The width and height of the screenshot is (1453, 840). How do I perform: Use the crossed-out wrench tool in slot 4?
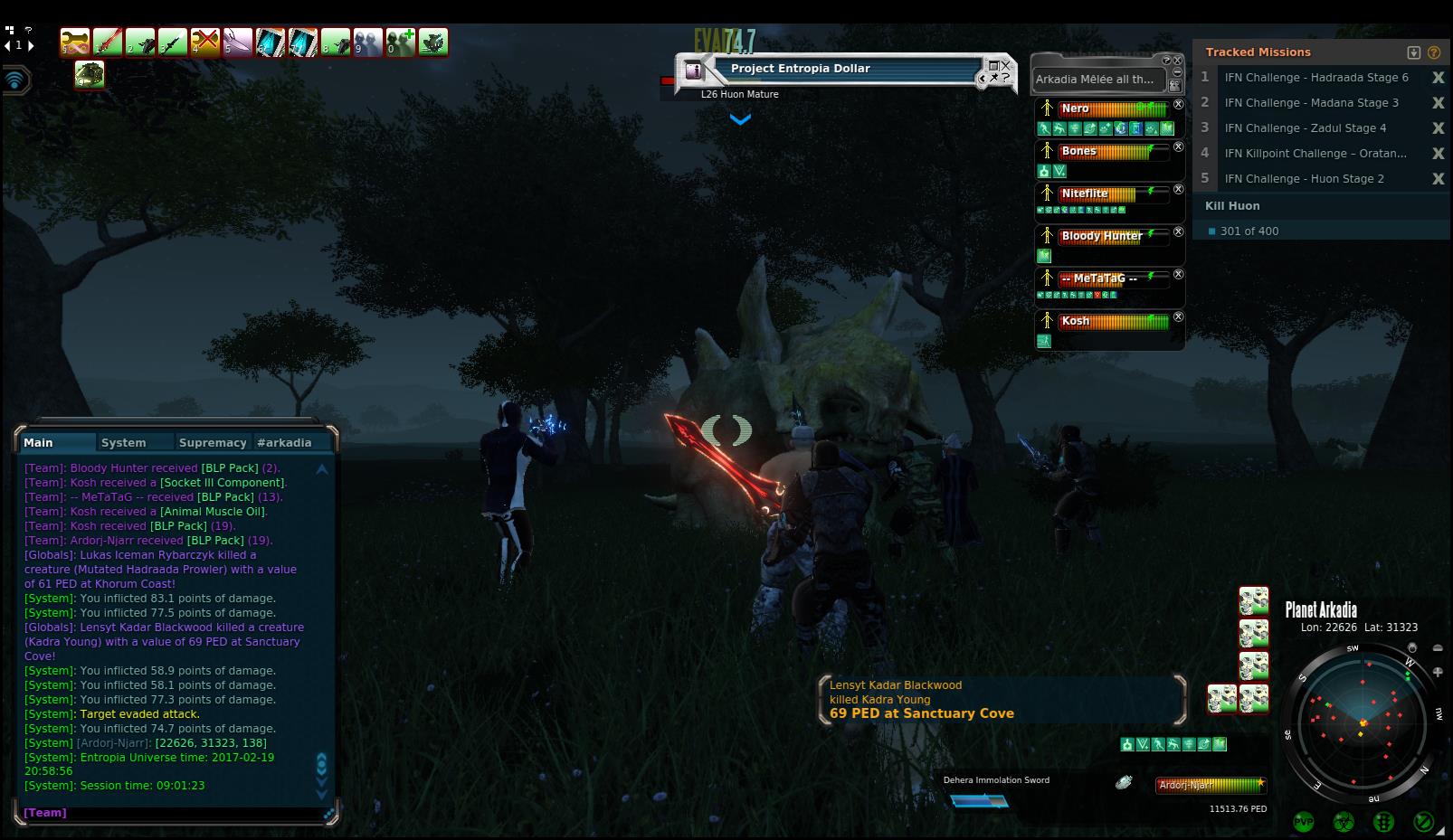[x=205, y=42]
